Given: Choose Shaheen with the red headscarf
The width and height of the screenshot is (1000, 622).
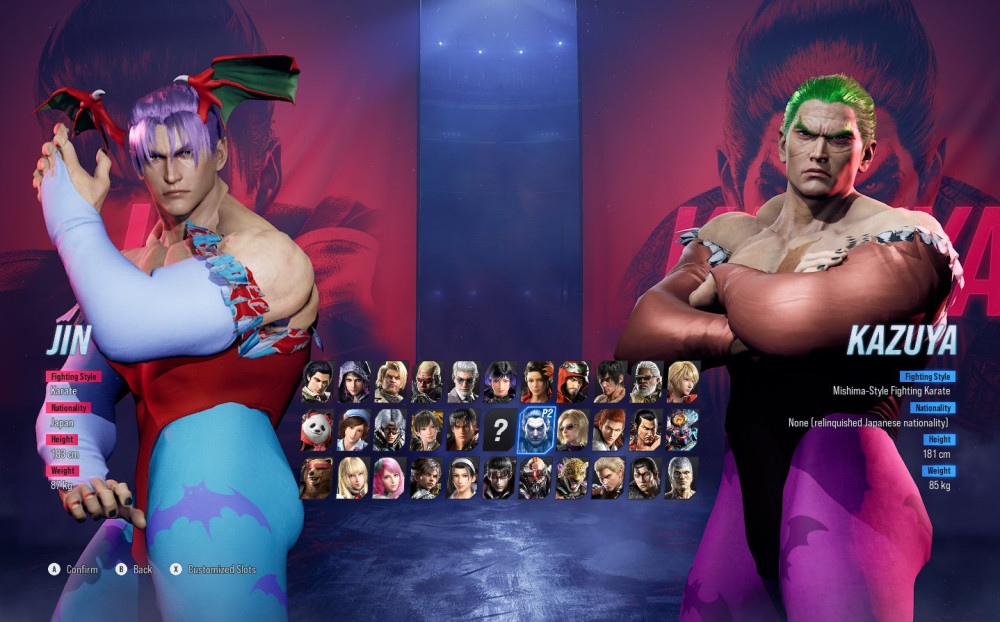Looking at the screenshot, I should point(572,381).
